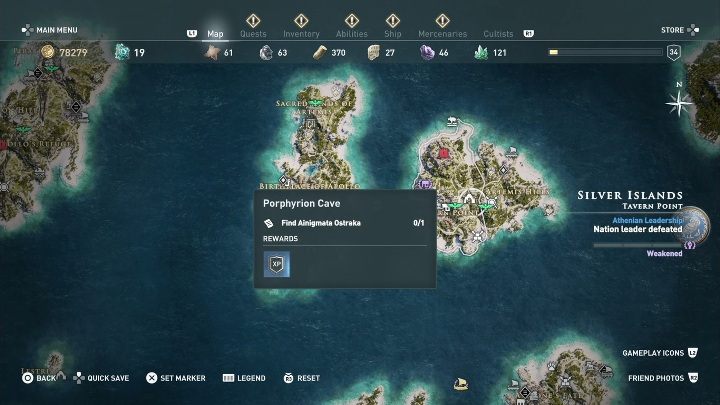Switch to the Quests tab
The height and width of the screenshot is (405, 720).
[x=253, y=33]
